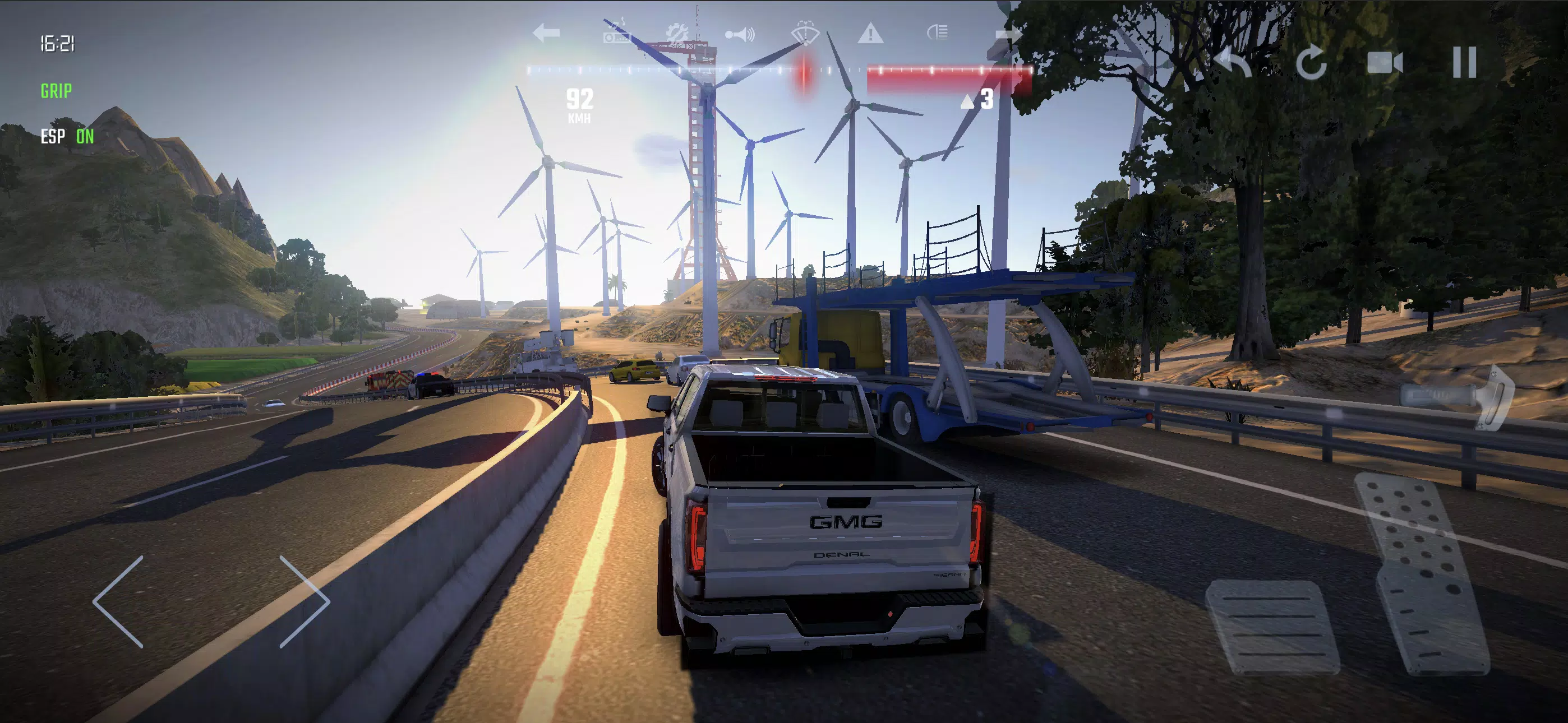Viewport: 1568px width, 723px height.
Task: Open the gear-and-wrench vehicle settings
Action: (x=676, y=33)
